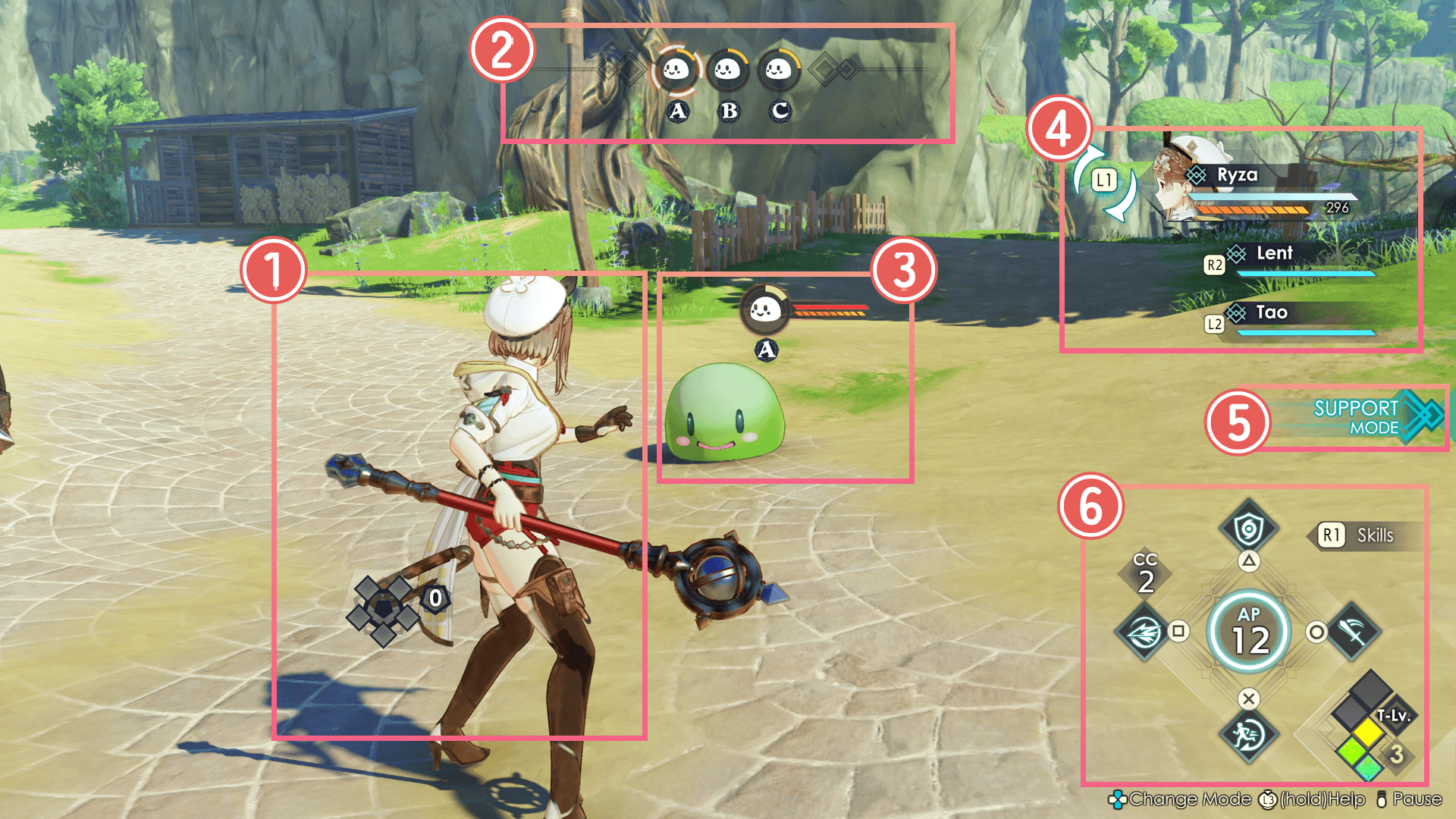Open the Skills command list
1456x819 pixels.
(x=1362, y=535)
